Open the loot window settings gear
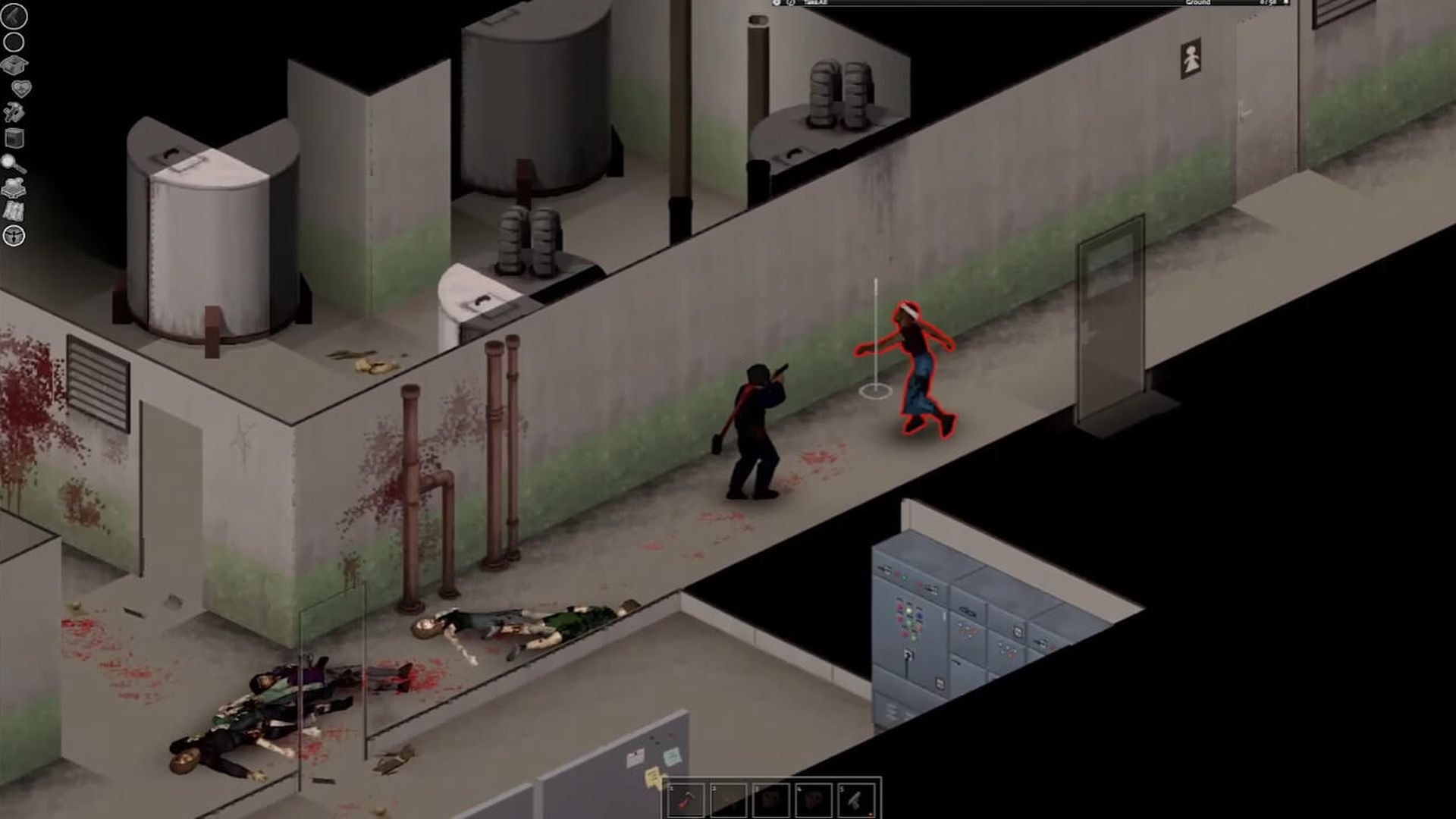This screenshot has width=1456, height=819. tap(776, 4)
